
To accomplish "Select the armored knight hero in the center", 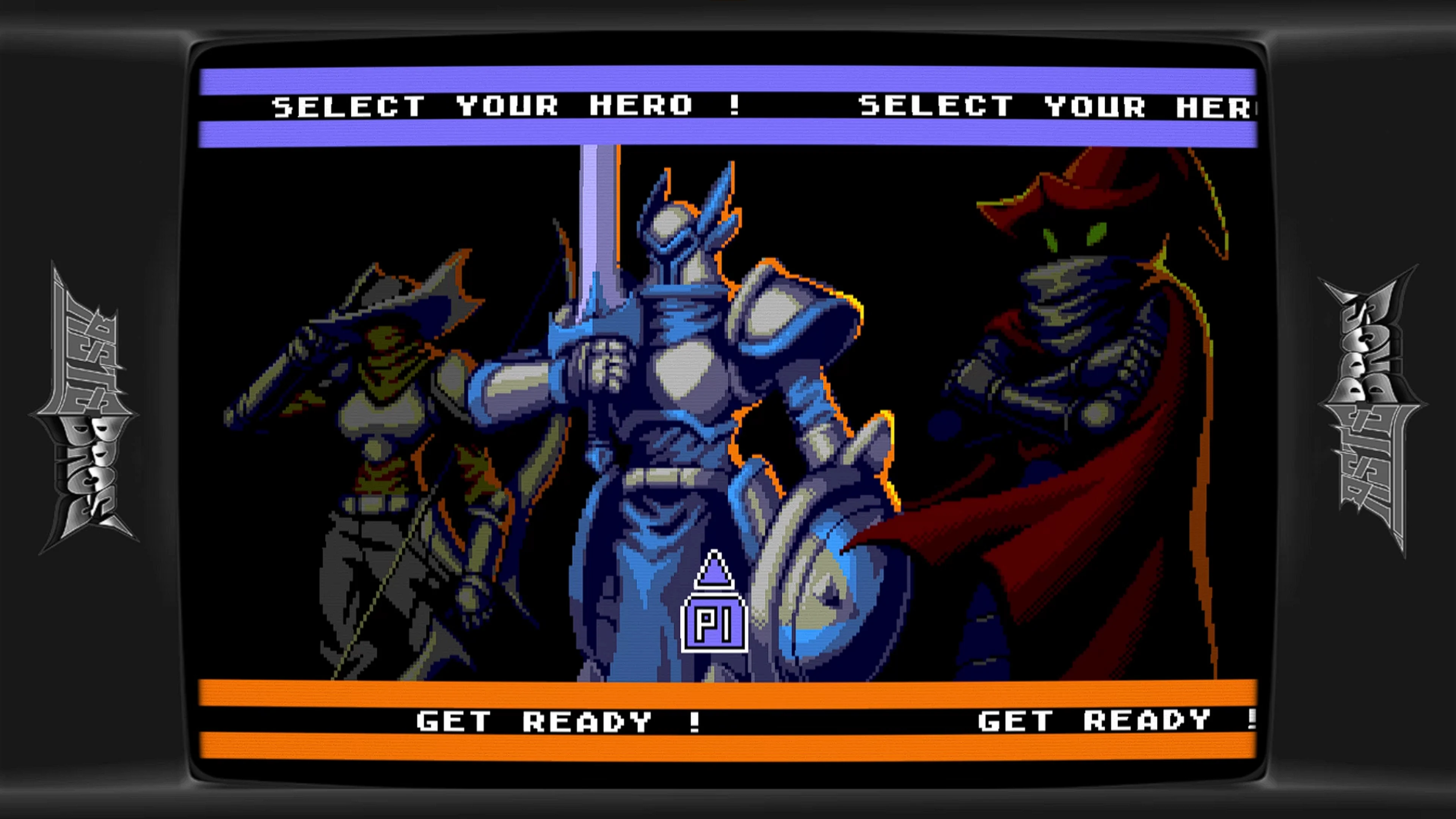I will pyautogui.click(x=678, y=395).
